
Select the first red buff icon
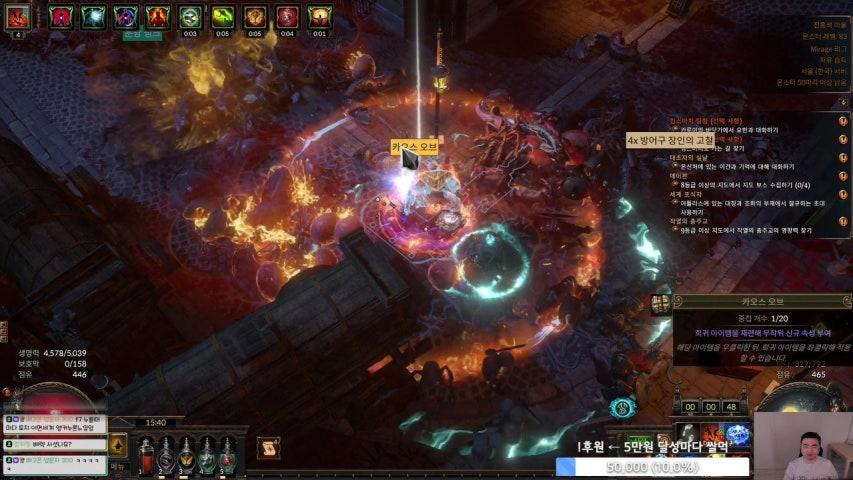click(x=61, y=16)
